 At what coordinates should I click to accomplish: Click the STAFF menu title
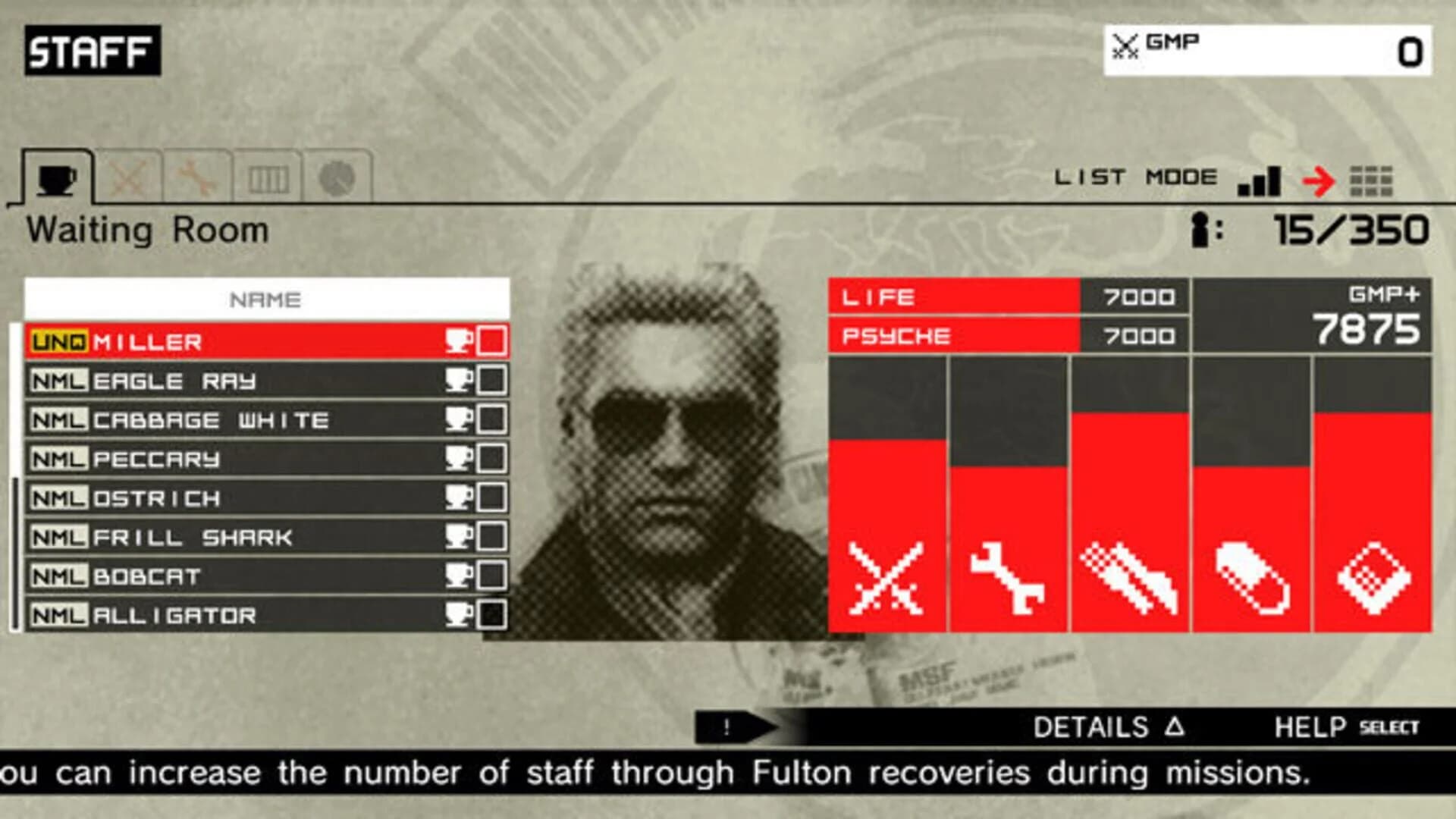[91, 49]
